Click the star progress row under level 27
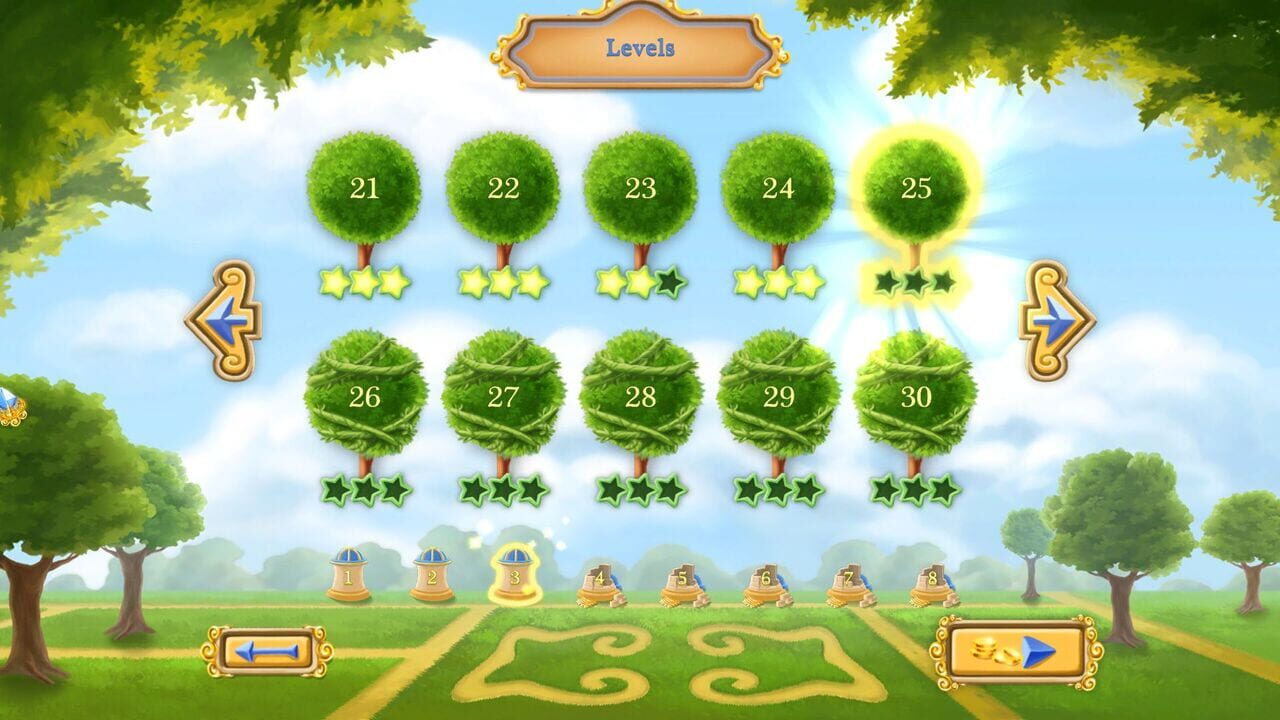 point(502,490)
